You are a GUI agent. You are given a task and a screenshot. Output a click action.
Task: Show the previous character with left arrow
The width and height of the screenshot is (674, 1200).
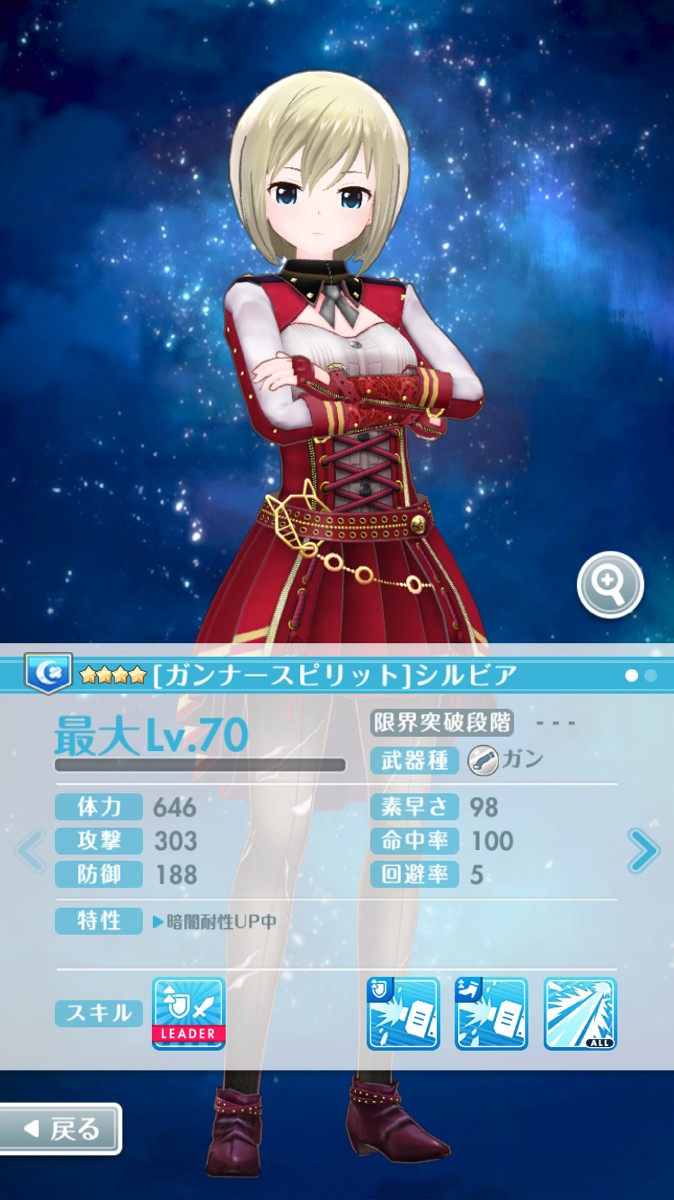click(x=30, y=851)
